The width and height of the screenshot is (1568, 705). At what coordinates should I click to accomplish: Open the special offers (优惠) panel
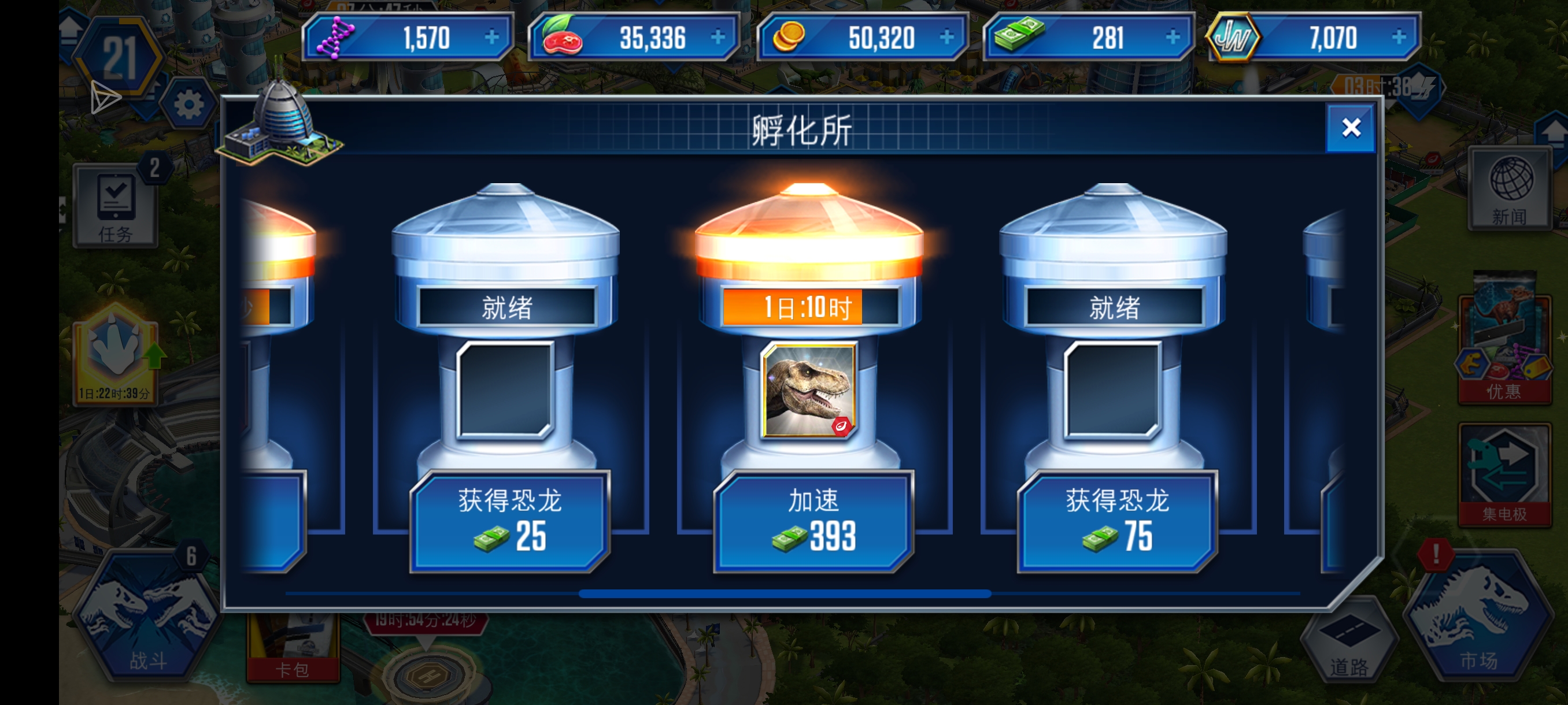click(x=1503, y=347)
